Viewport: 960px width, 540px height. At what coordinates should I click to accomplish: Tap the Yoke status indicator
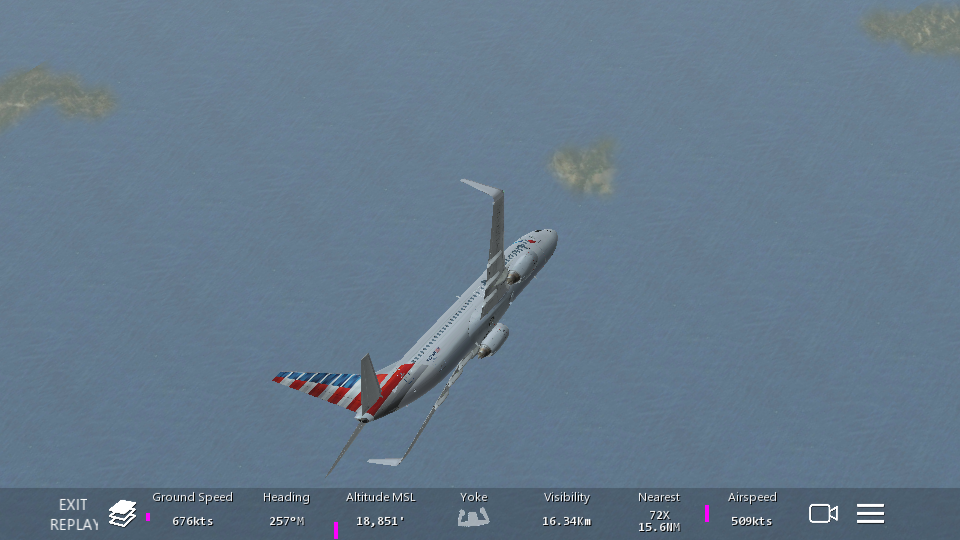click(x=473, y=510)
